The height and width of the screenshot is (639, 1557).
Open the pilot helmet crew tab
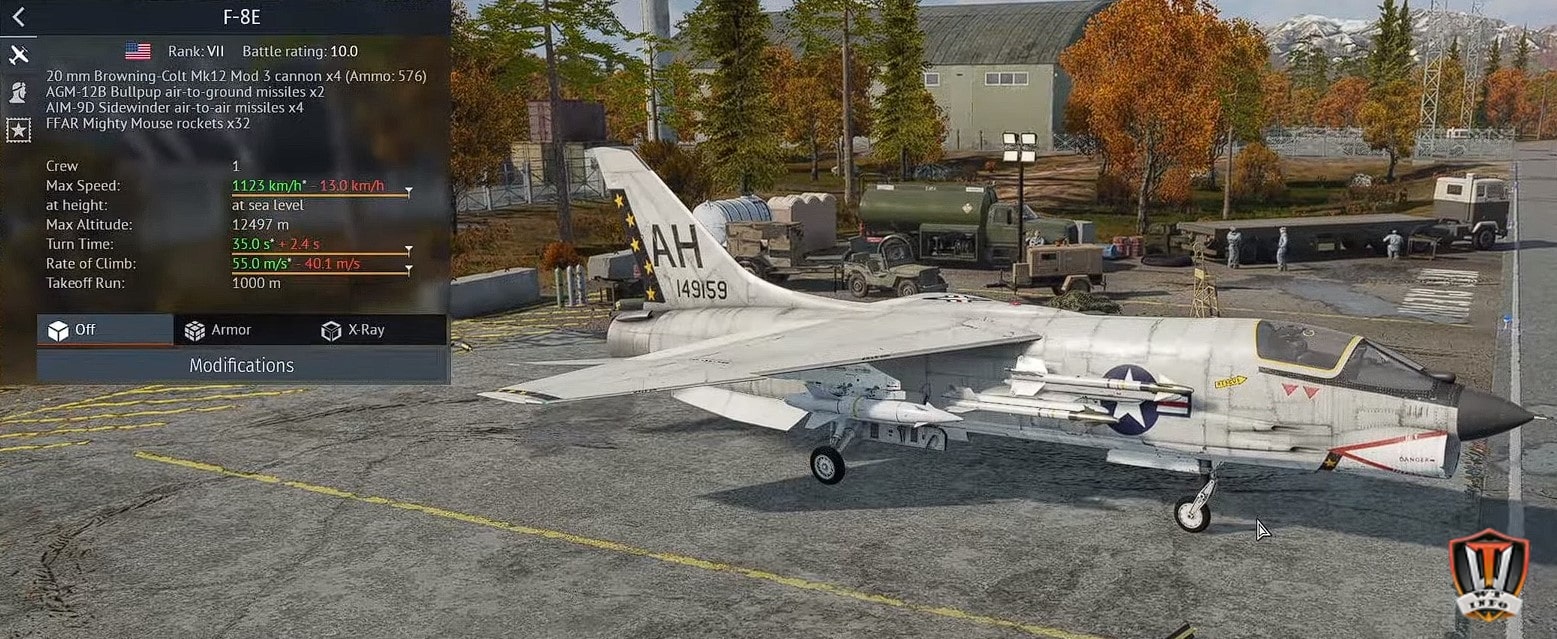coord(18,92)
